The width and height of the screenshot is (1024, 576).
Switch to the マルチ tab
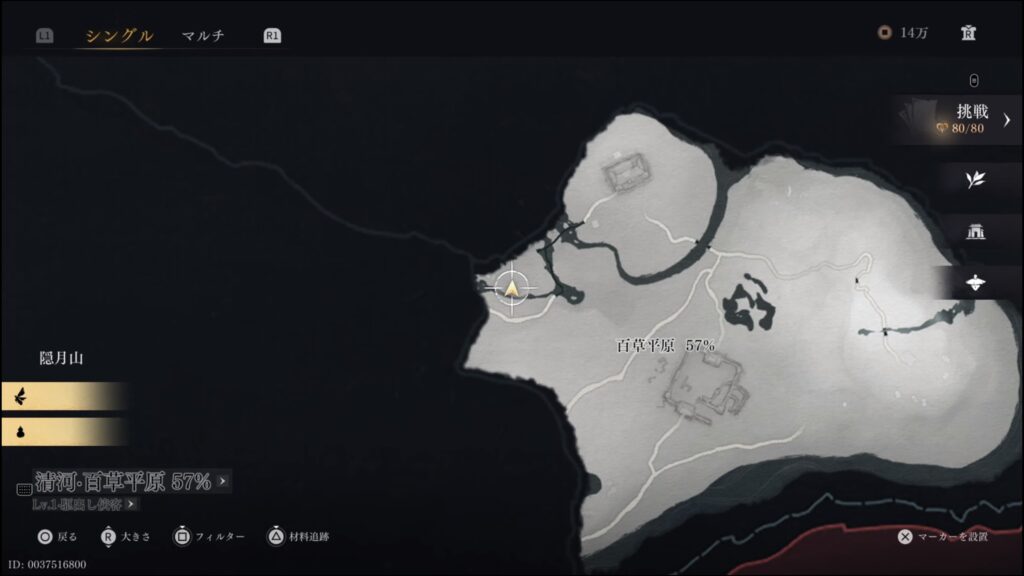tap(203, 36)
